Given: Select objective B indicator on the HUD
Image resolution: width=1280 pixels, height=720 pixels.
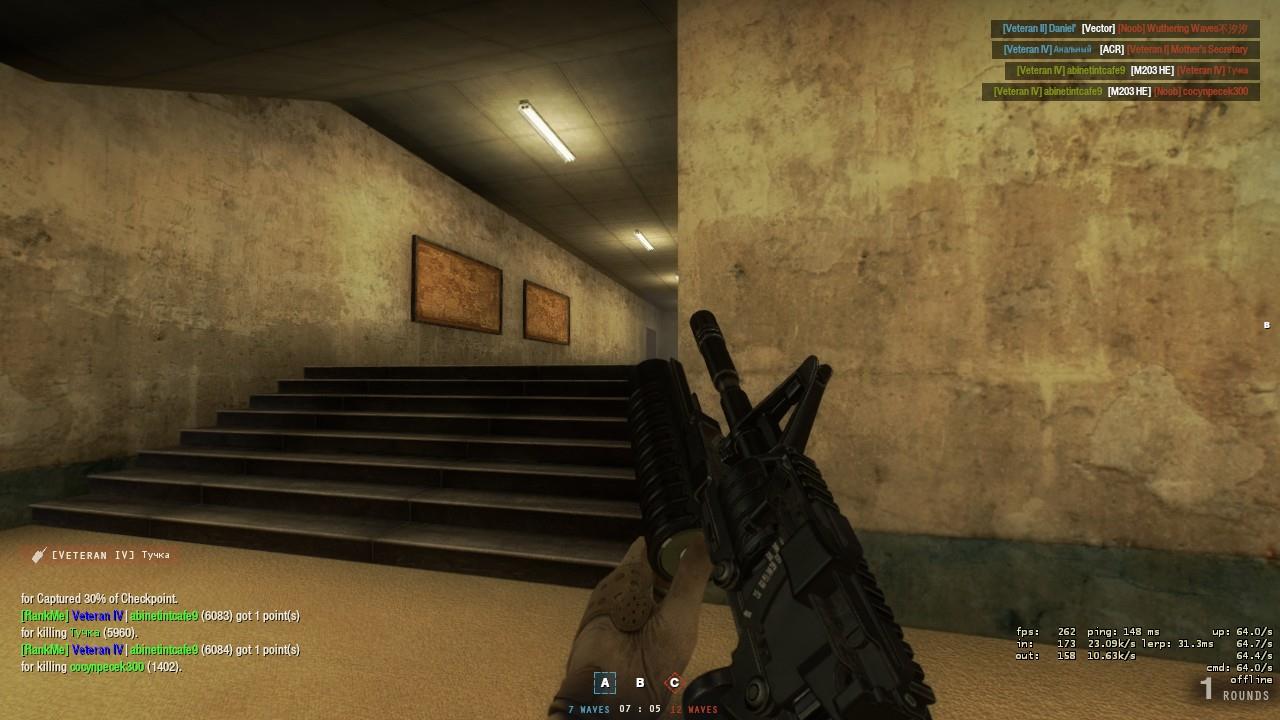Looking at the screenshot, I should [639, 682].
